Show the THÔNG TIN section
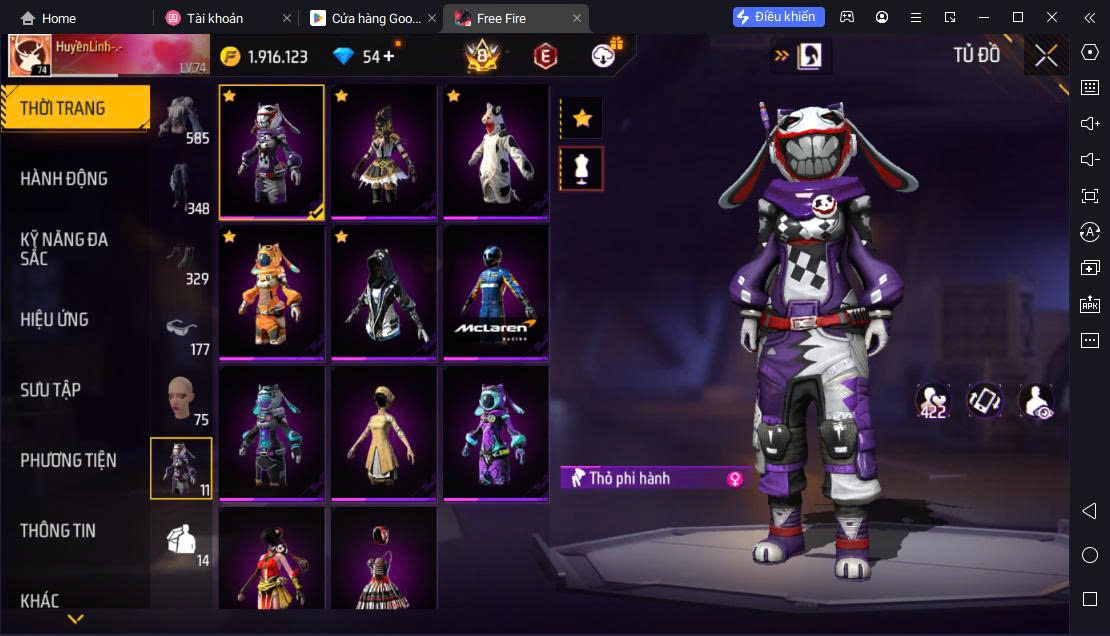 (58, 531)
